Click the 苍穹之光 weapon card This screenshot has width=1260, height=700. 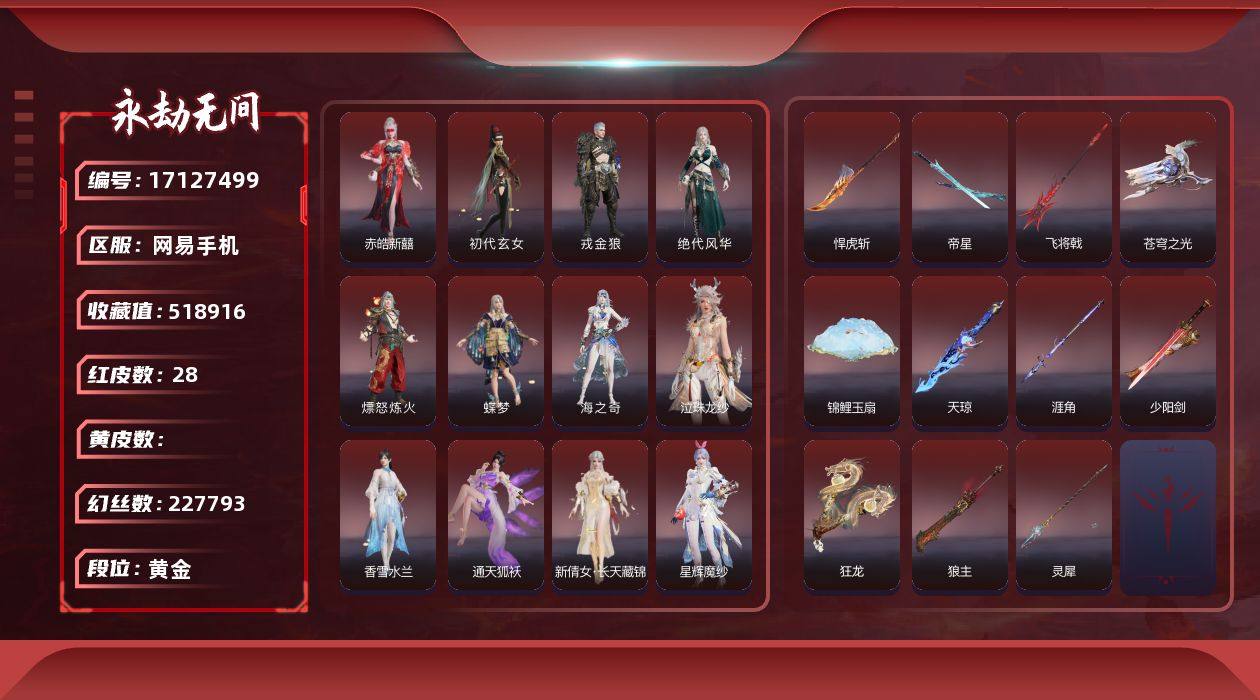tap(1168, 187)
